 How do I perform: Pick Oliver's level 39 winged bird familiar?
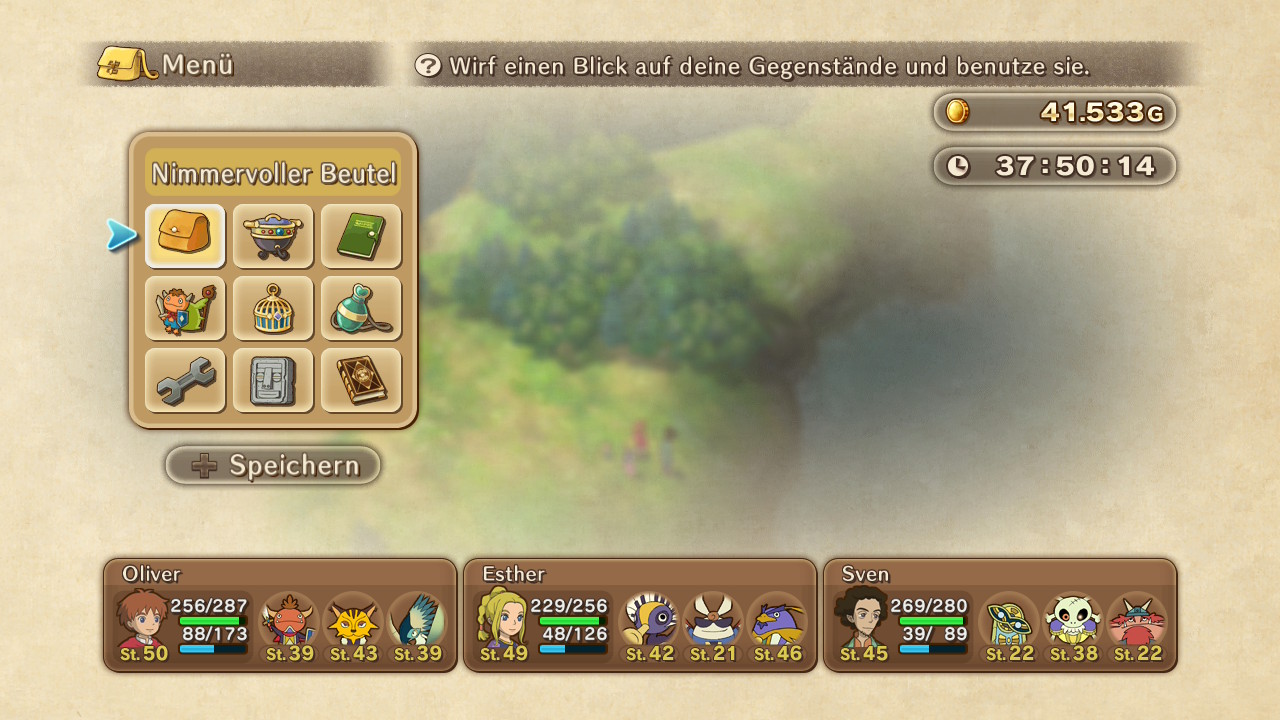[x=416, y=624]
